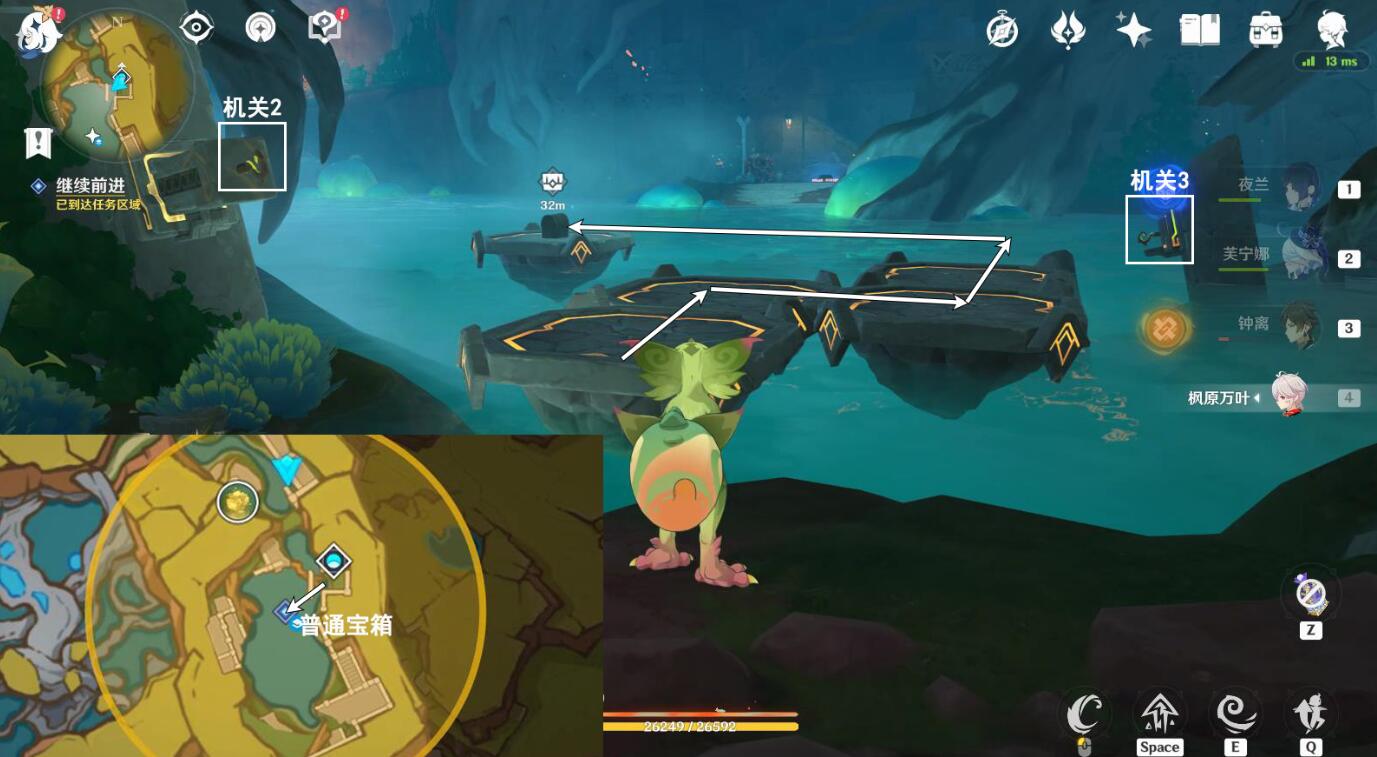Select active character 枫原万叶

(x=1288, y=397)
